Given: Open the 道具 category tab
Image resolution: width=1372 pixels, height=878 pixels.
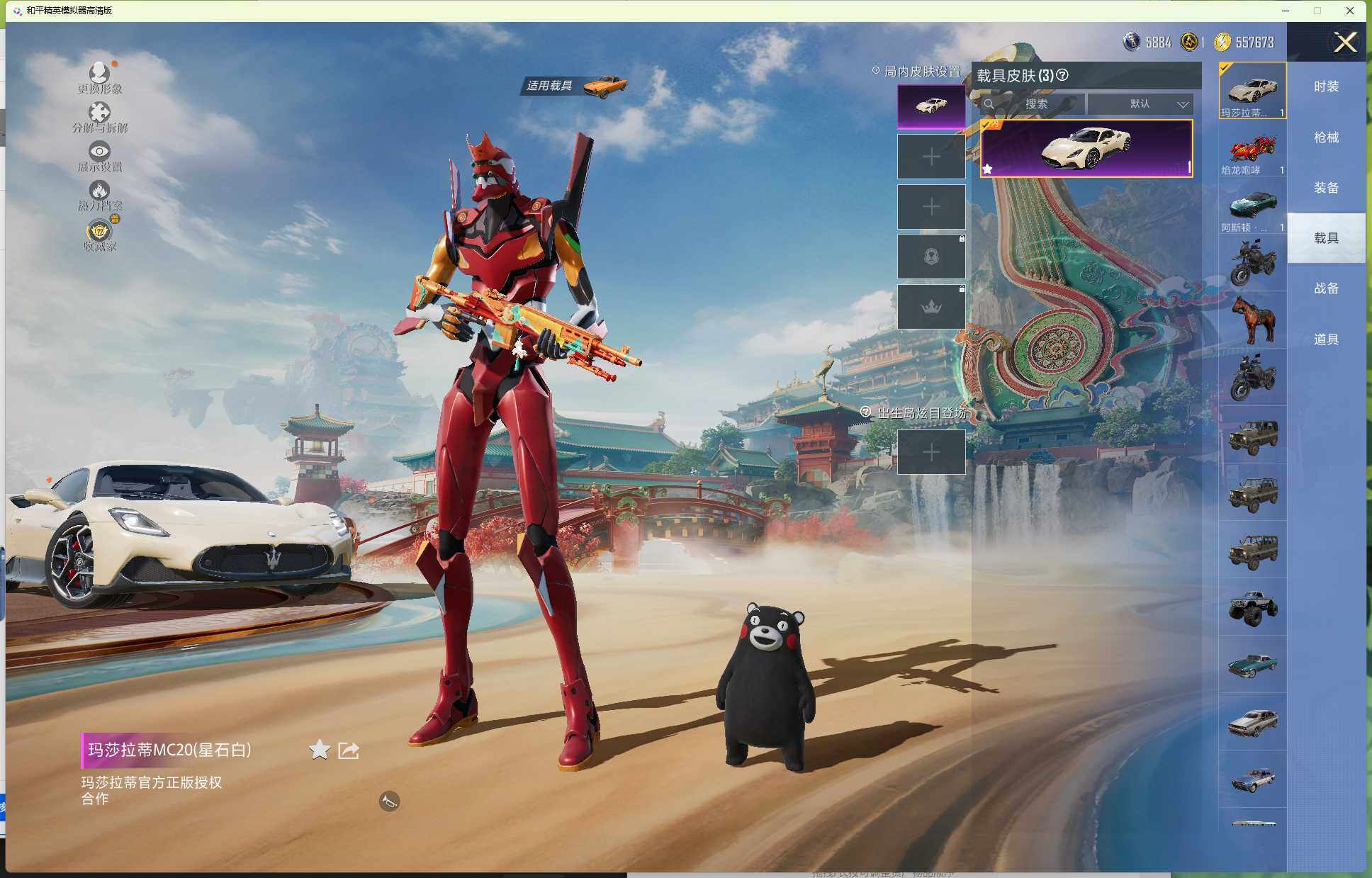Looking at the screenshot, I should coord(1326,339).
